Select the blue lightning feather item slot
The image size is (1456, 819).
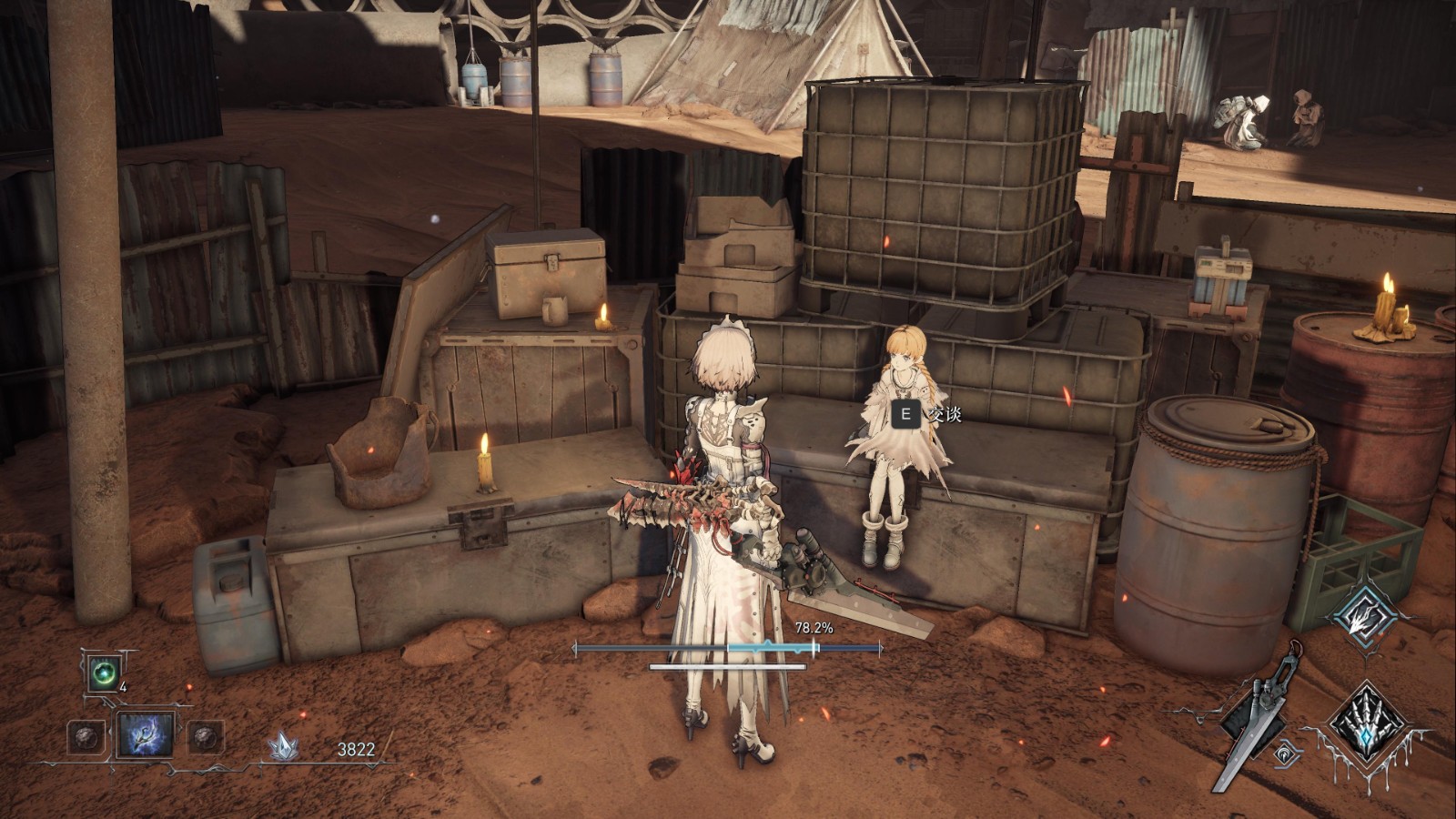coord(146,735)
